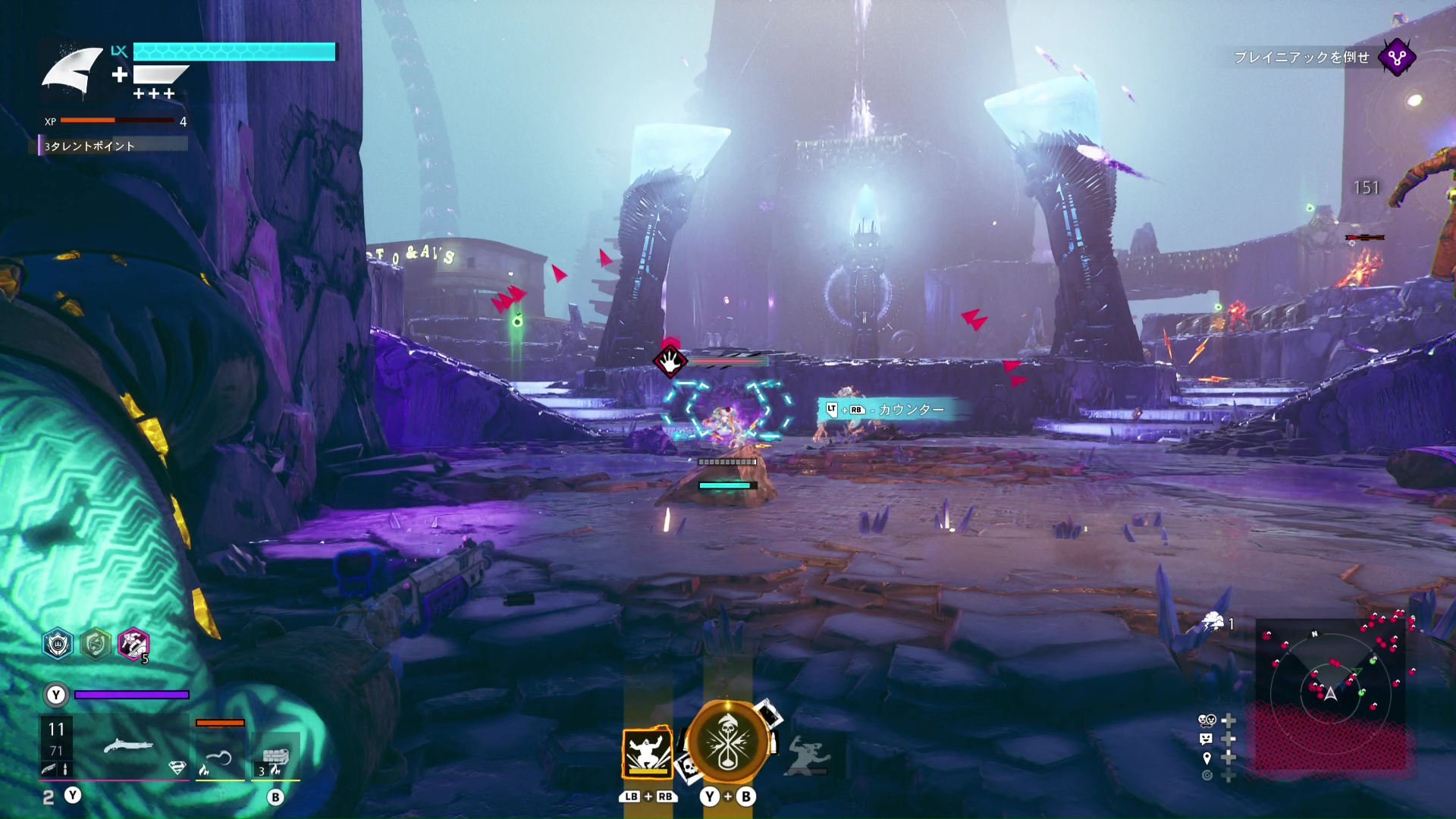Use the location pin ping shortcut
The image size is (1456, 819).
point(1207,758)
